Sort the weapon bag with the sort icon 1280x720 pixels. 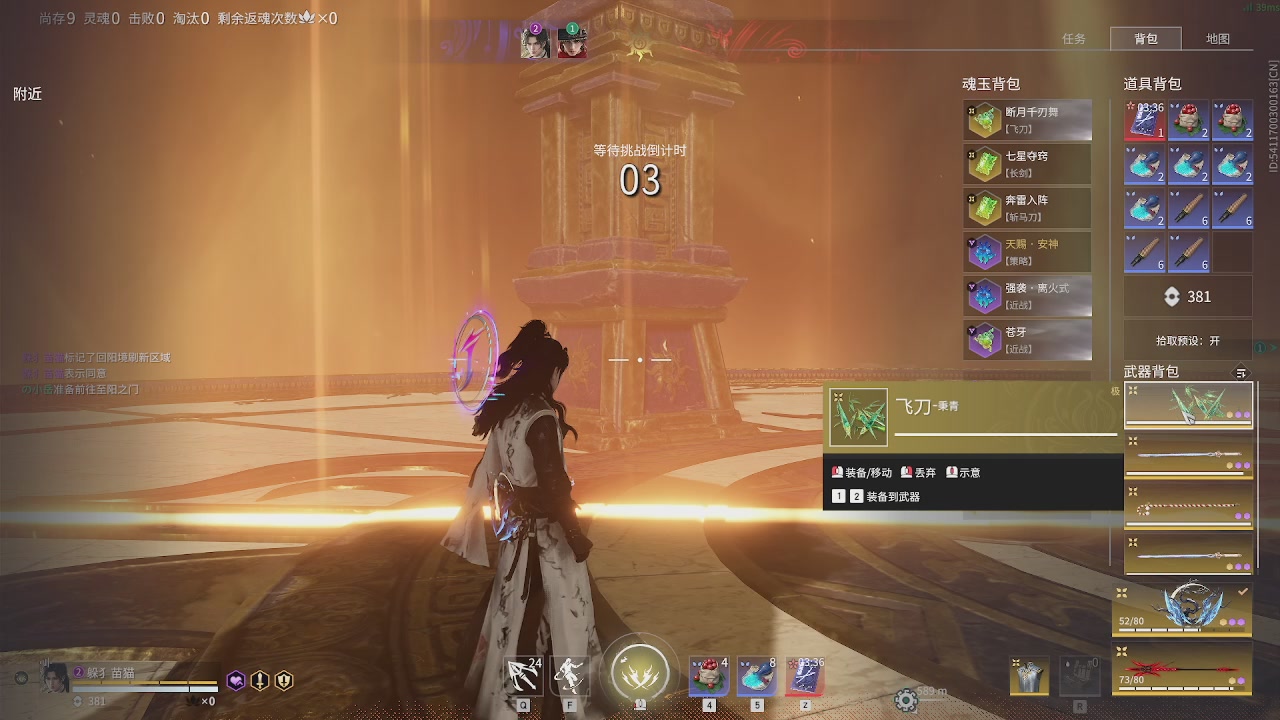[x=1241, y=373]
